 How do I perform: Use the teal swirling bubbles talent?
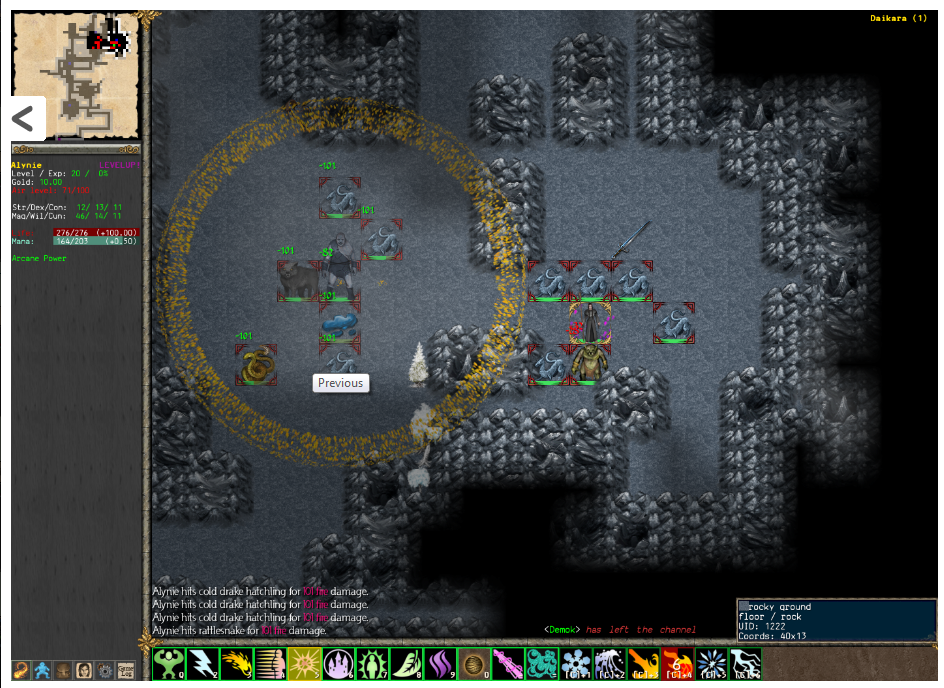point(541,664)
